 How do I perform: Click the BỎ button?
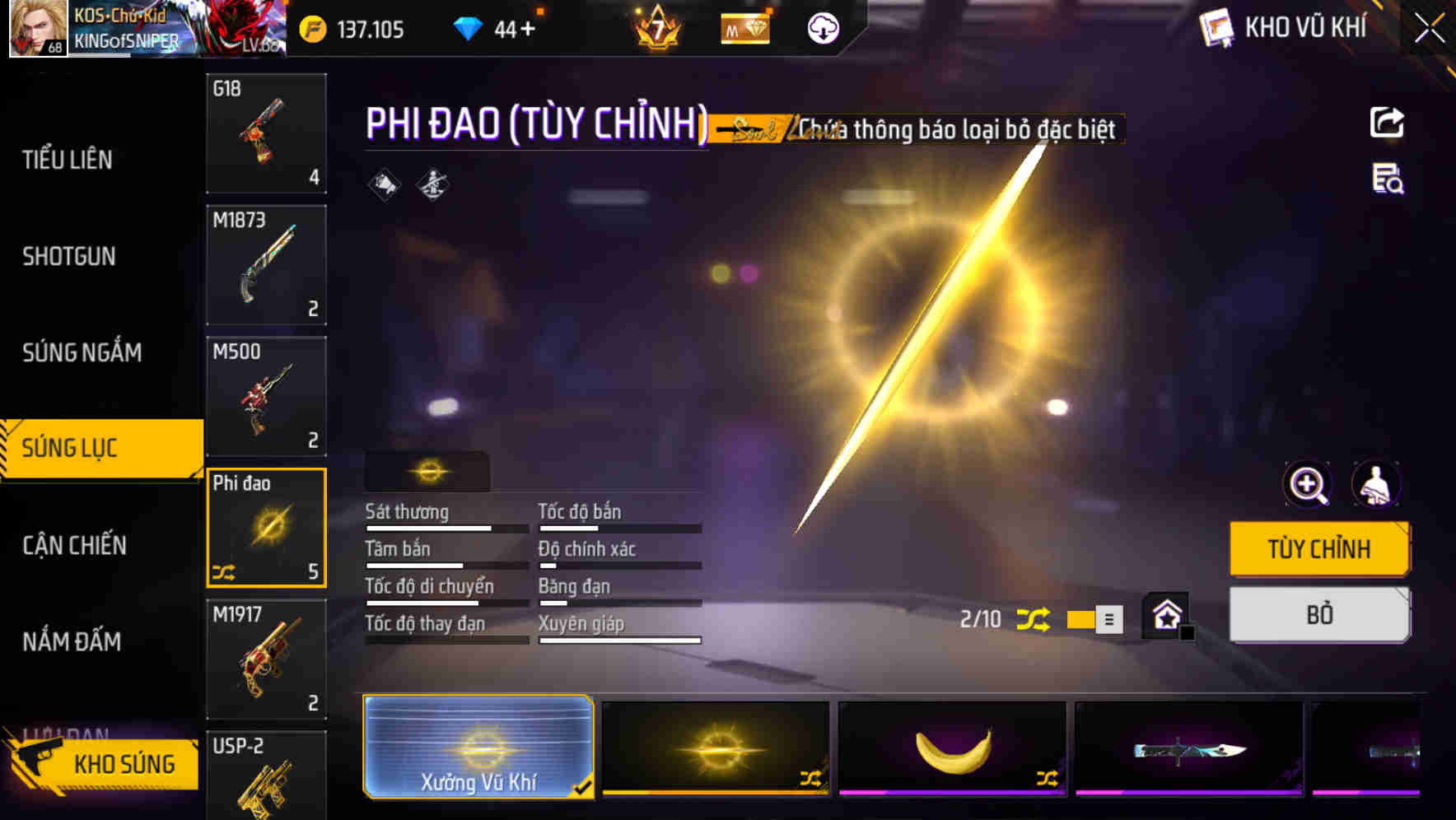coord(1318,614)
